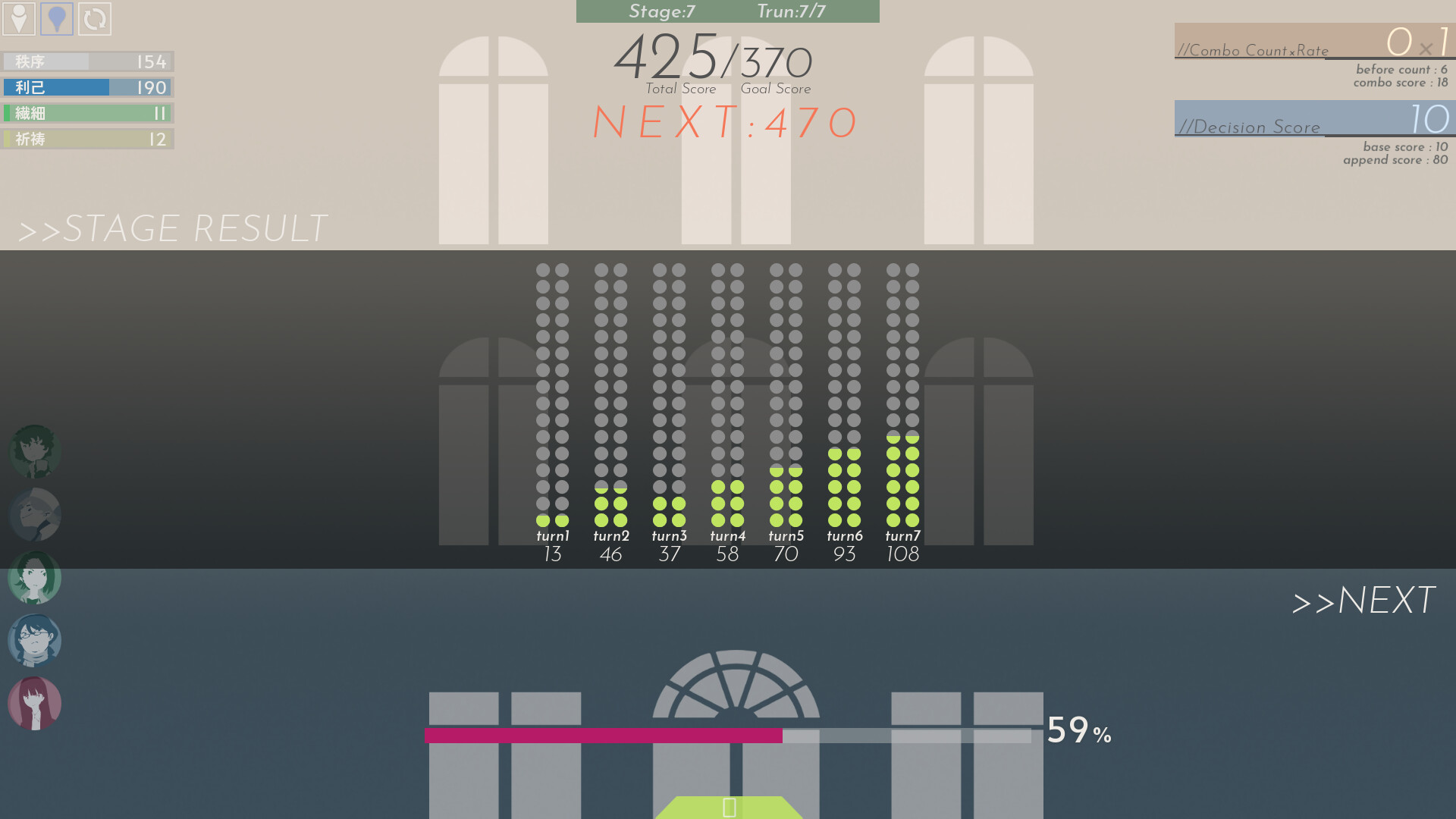Click the 59% pink progress bar
This screenshot has width=1456, height=819.
coord(603,734)
